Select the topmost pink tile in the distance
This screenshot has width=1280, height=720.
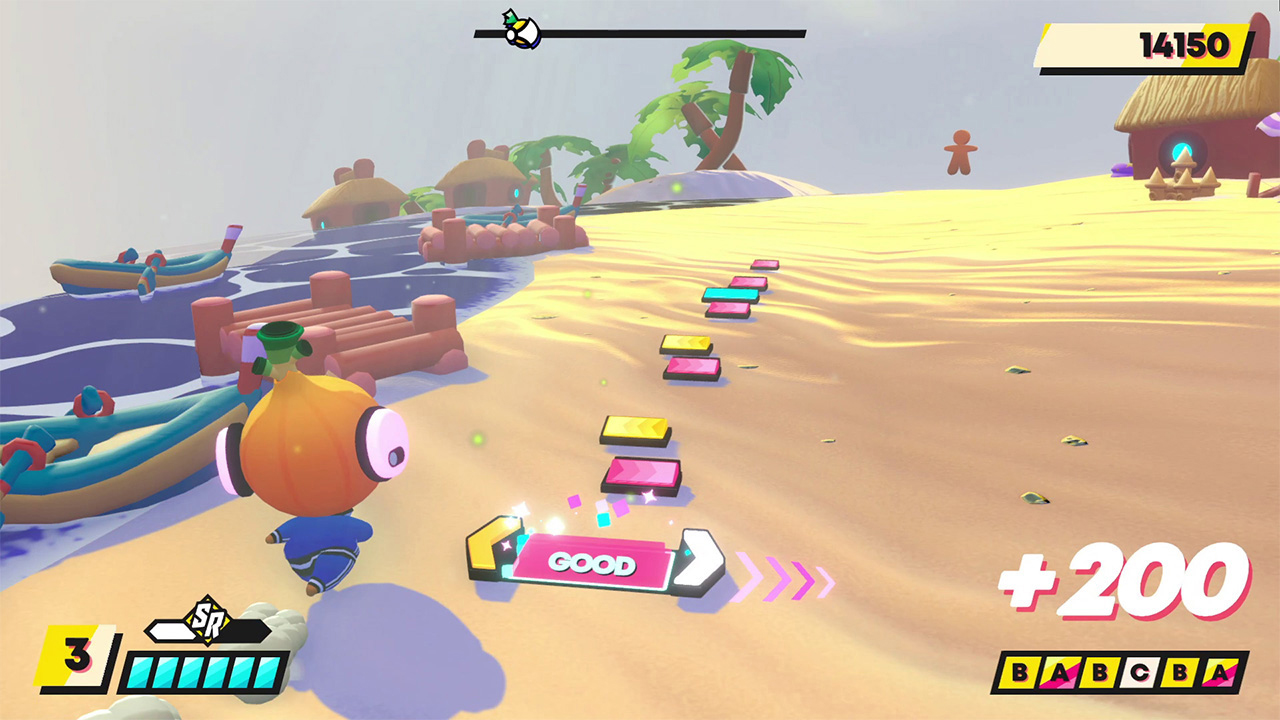point(765,264)
